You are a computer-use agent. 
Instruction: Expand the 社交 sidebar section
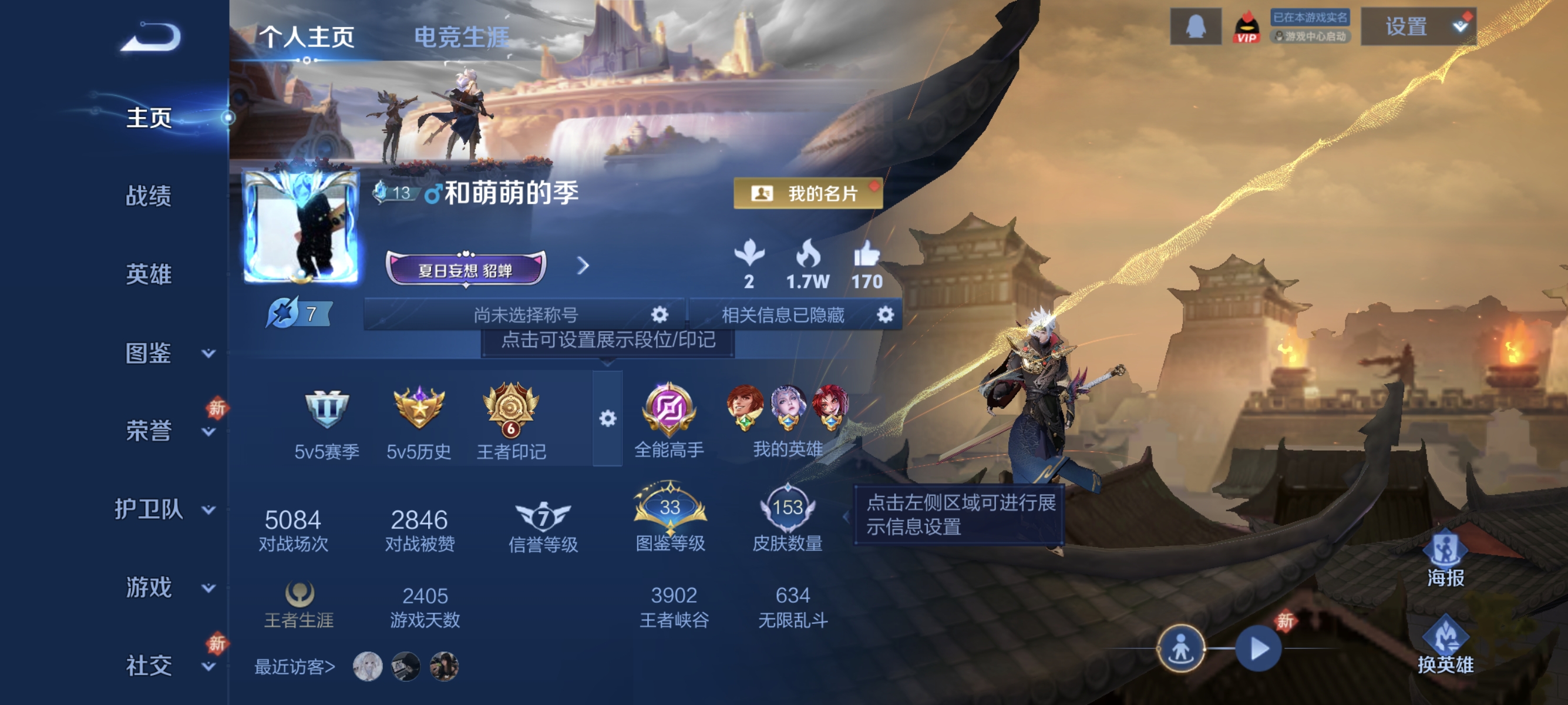[149, 666]
